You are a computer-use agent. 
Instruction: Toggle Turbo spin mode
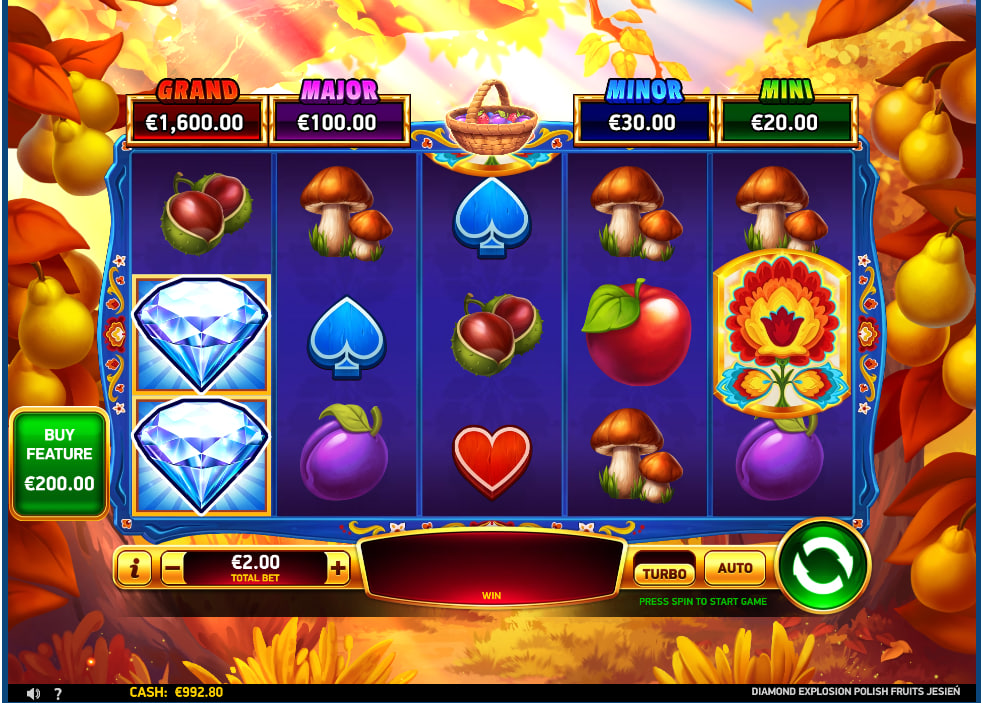(664, 571)
